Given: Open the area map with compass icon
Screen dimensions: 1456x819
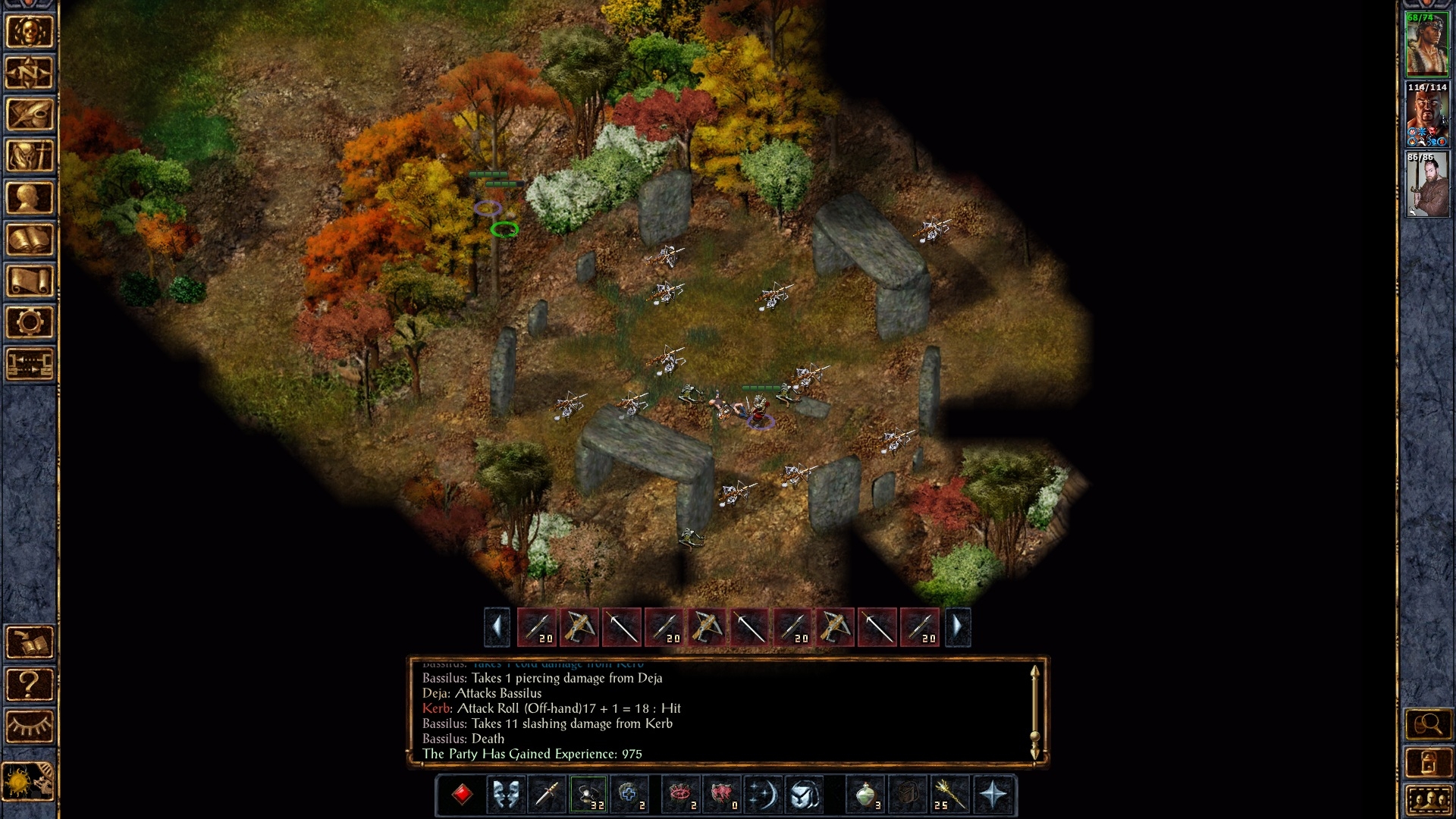Looking at the screenshot, I should [30, 73].
